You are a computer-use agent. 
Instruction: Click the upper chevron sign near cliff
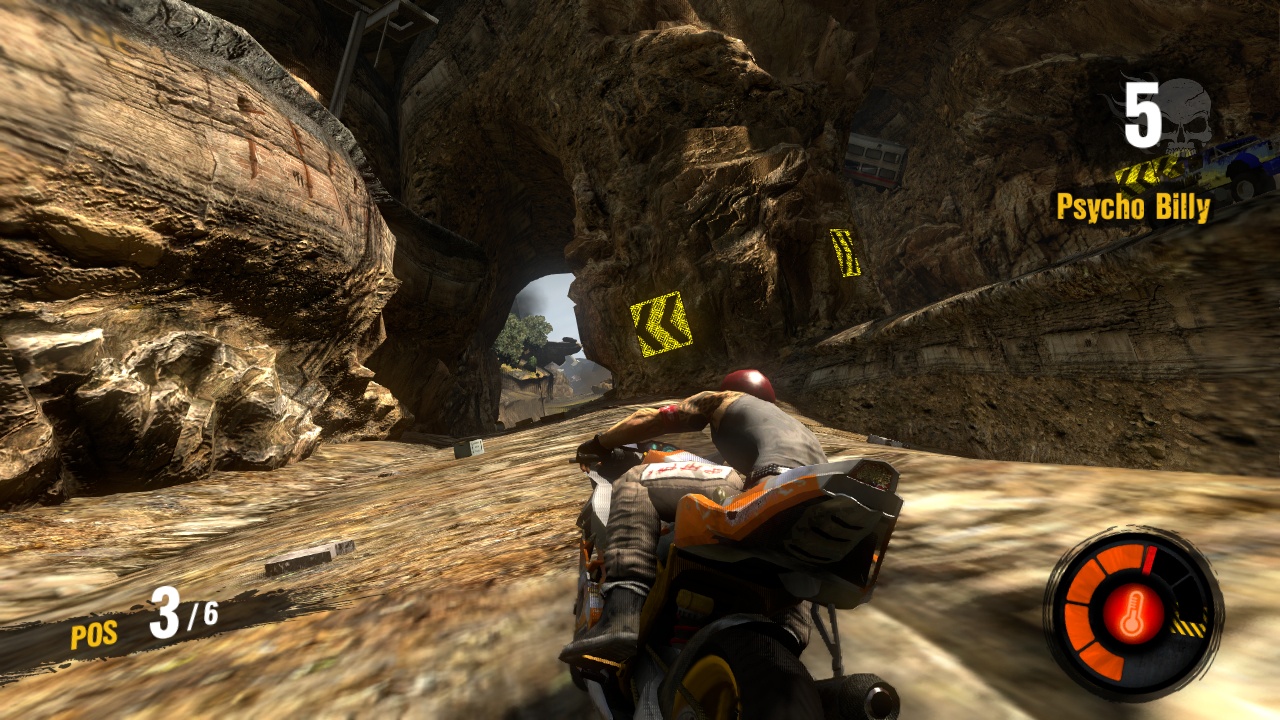pyautogui.click(x=846, y=252)
